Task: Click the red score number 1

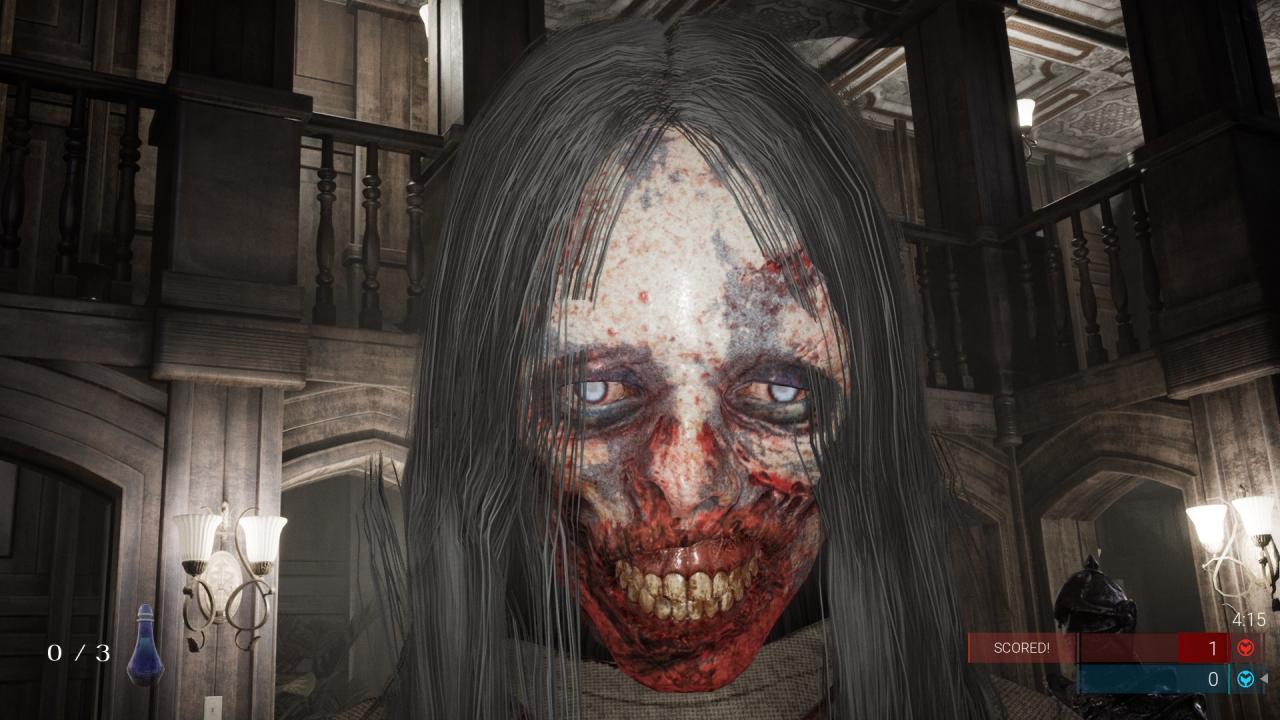Action: tap(1213, 647)
